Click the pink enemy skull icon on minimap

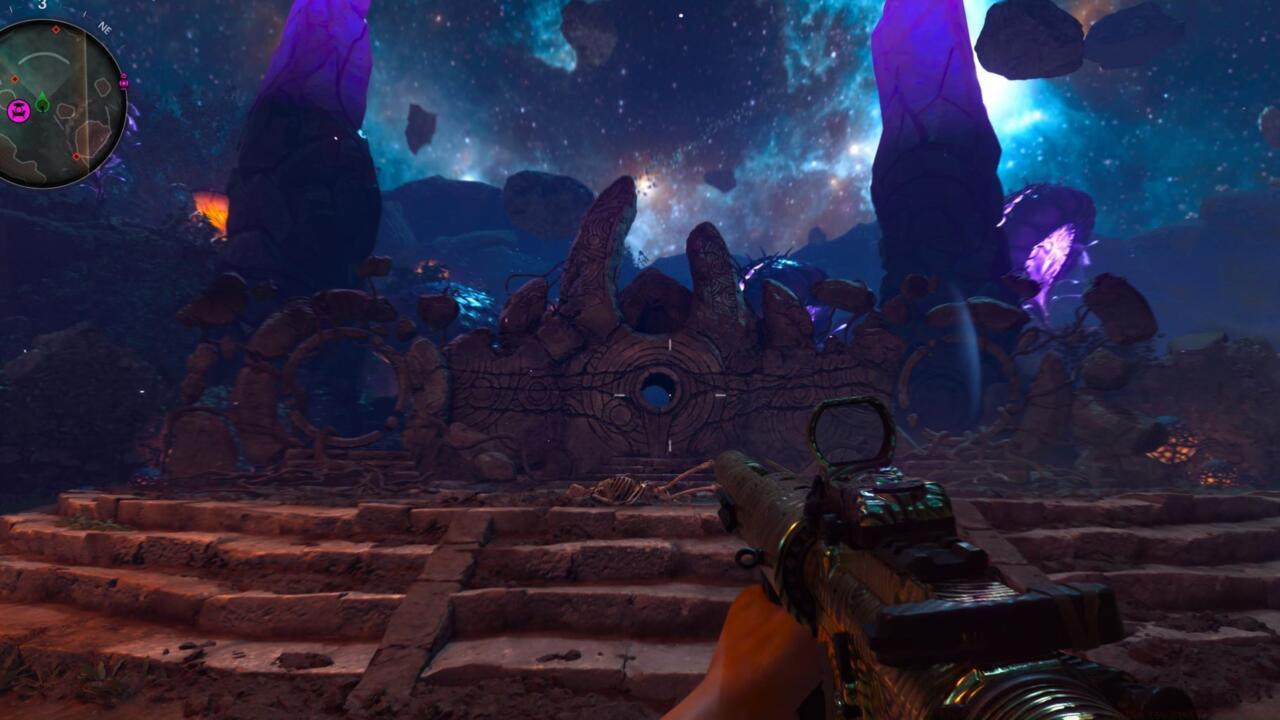point(20,110)
